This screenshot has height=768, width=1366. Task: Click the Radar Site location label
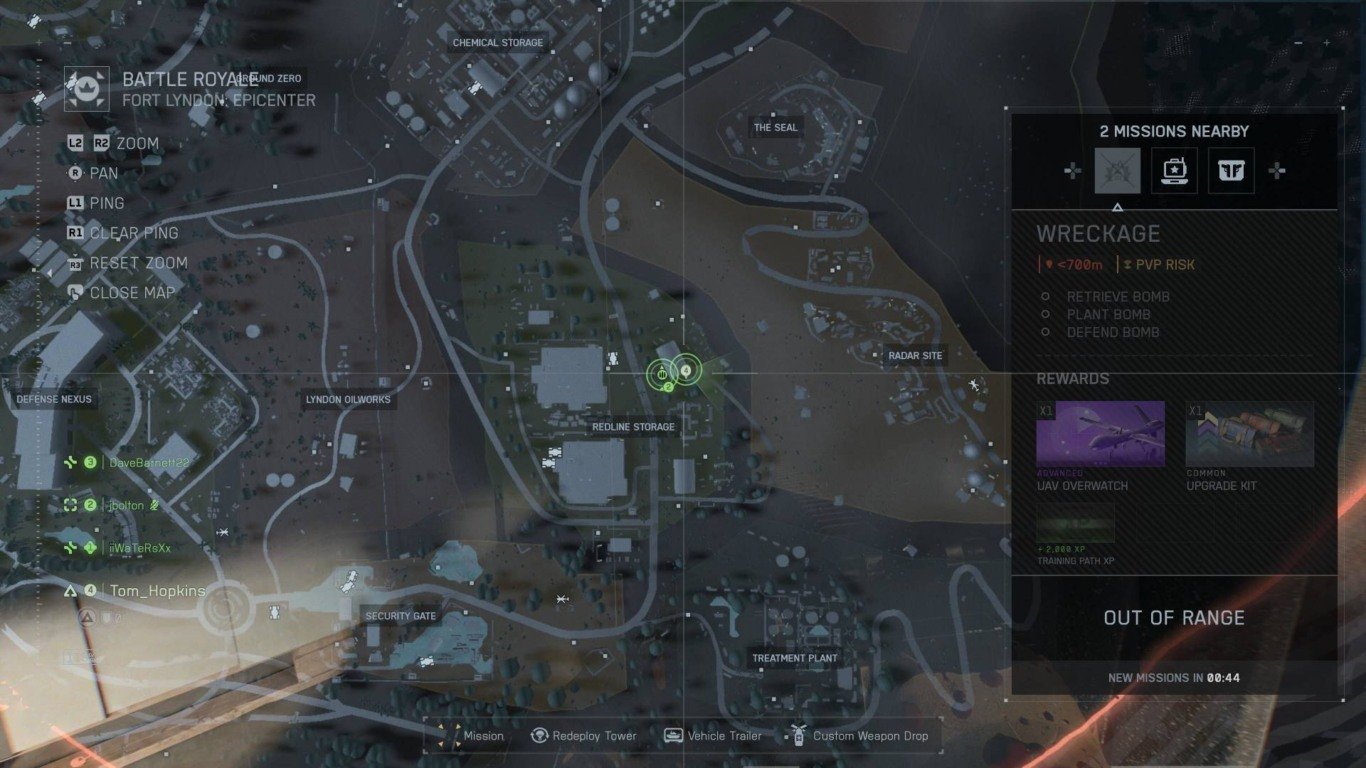coord(915,356)
